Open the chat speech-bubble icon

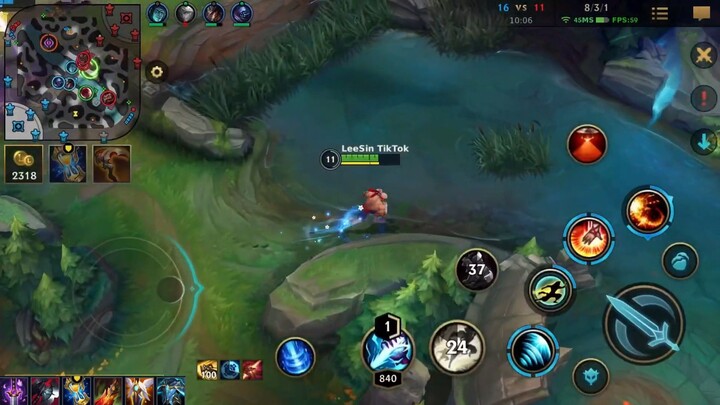[x=702, y=13]
